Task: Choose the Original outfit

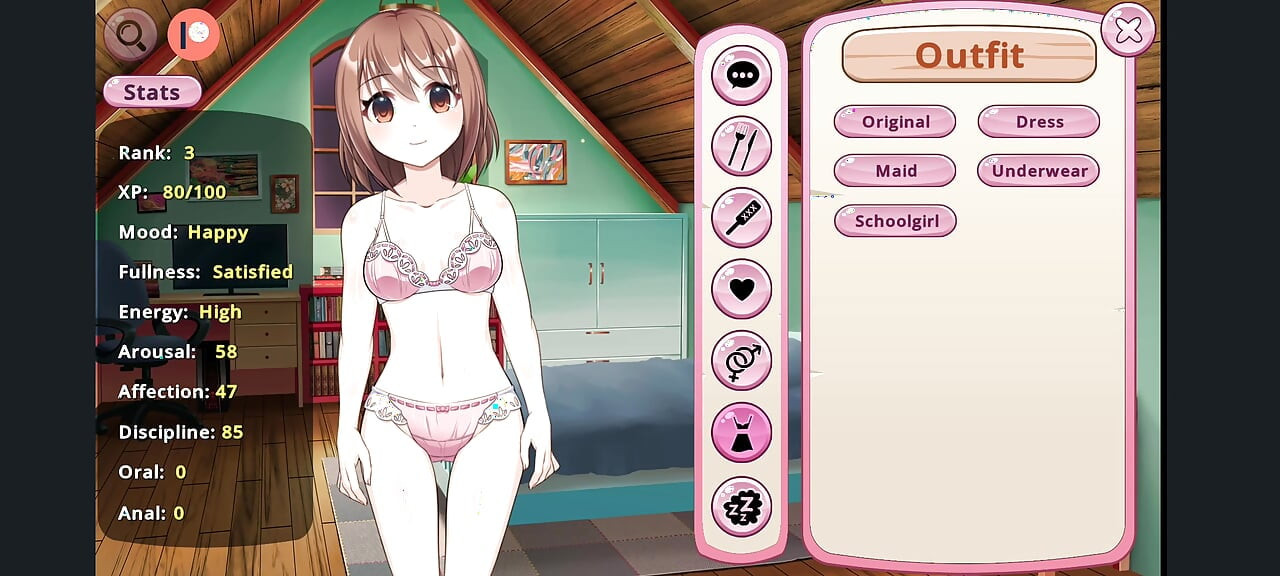Action: point(895,121)
